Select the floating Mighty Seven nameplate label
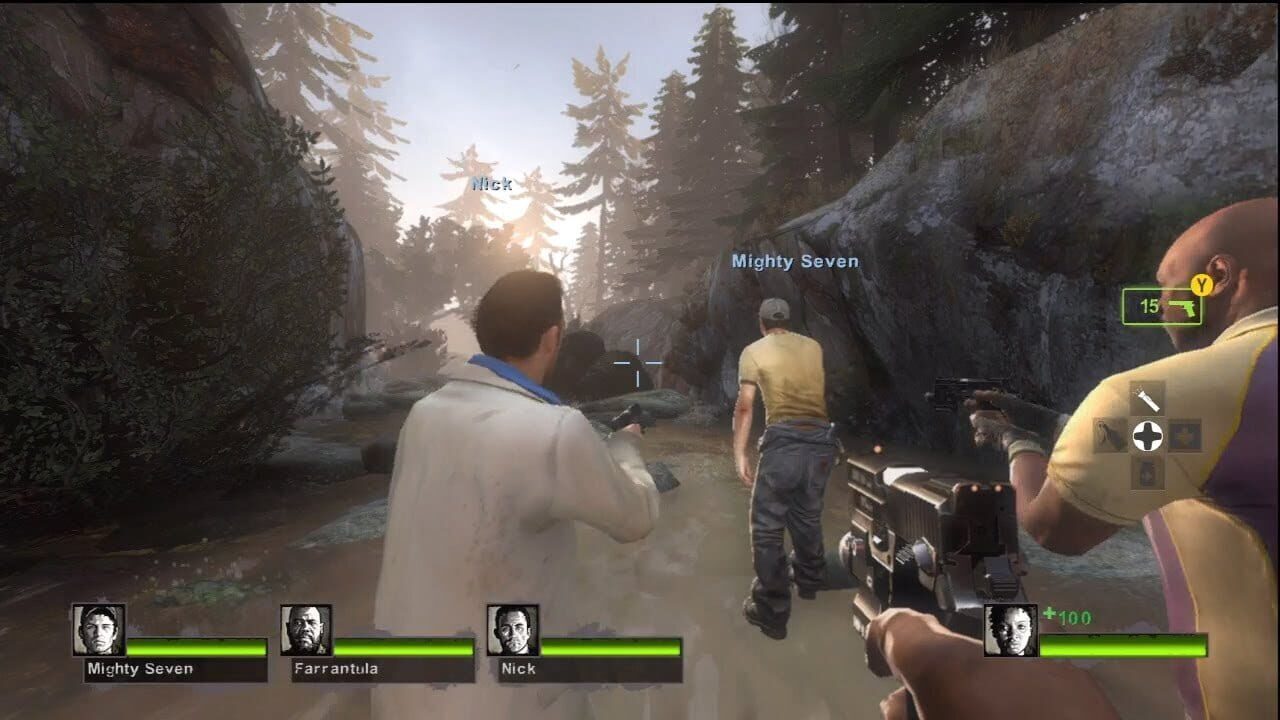The image size is (1280, 720). pos(796,261)
